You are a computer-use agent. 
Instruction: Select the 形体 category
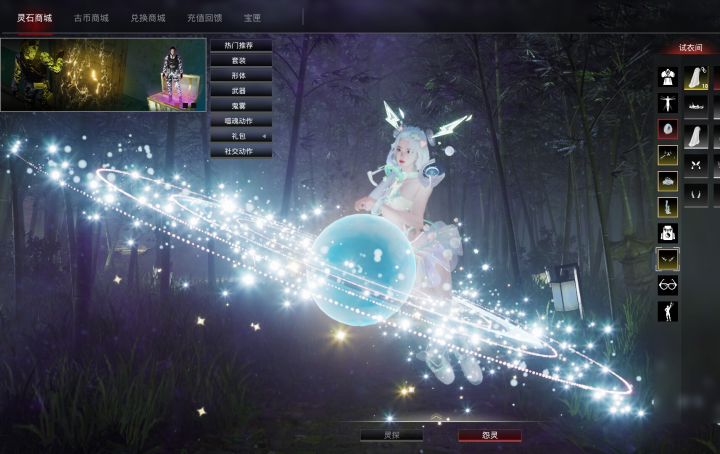240,76
